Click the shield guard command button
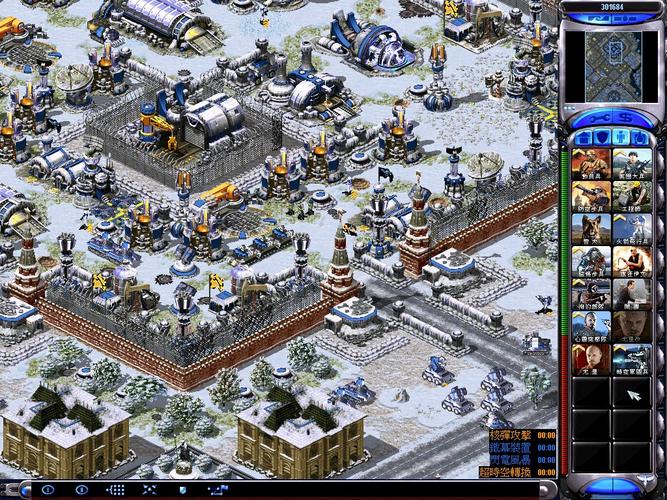Screen dimensions: 667x500 tap(182, 490)
